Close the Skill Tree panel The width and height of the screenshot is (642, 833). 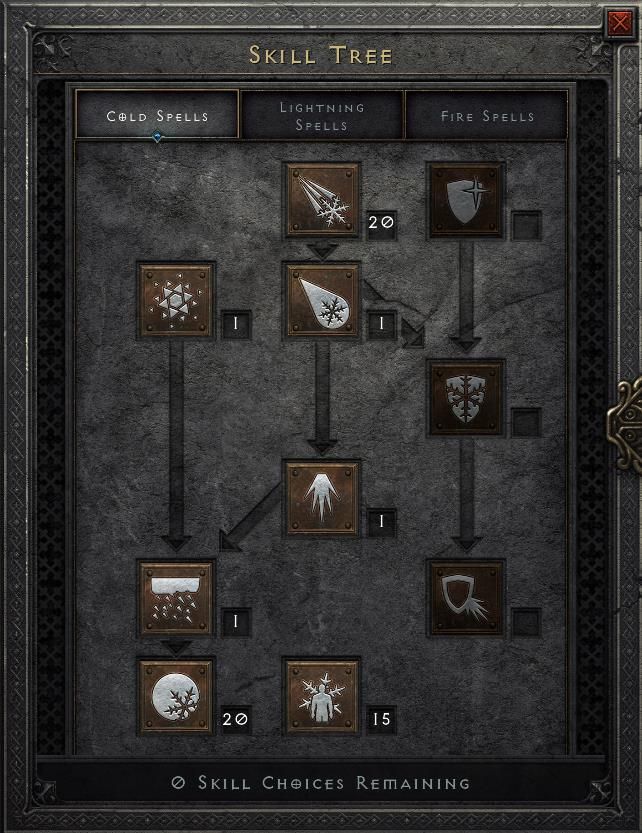617,22
